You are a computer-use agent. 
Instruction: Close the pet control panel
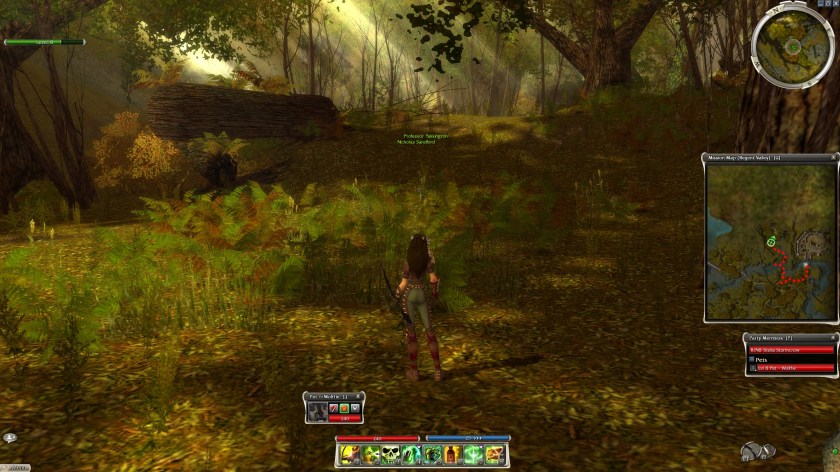point(360,397)
